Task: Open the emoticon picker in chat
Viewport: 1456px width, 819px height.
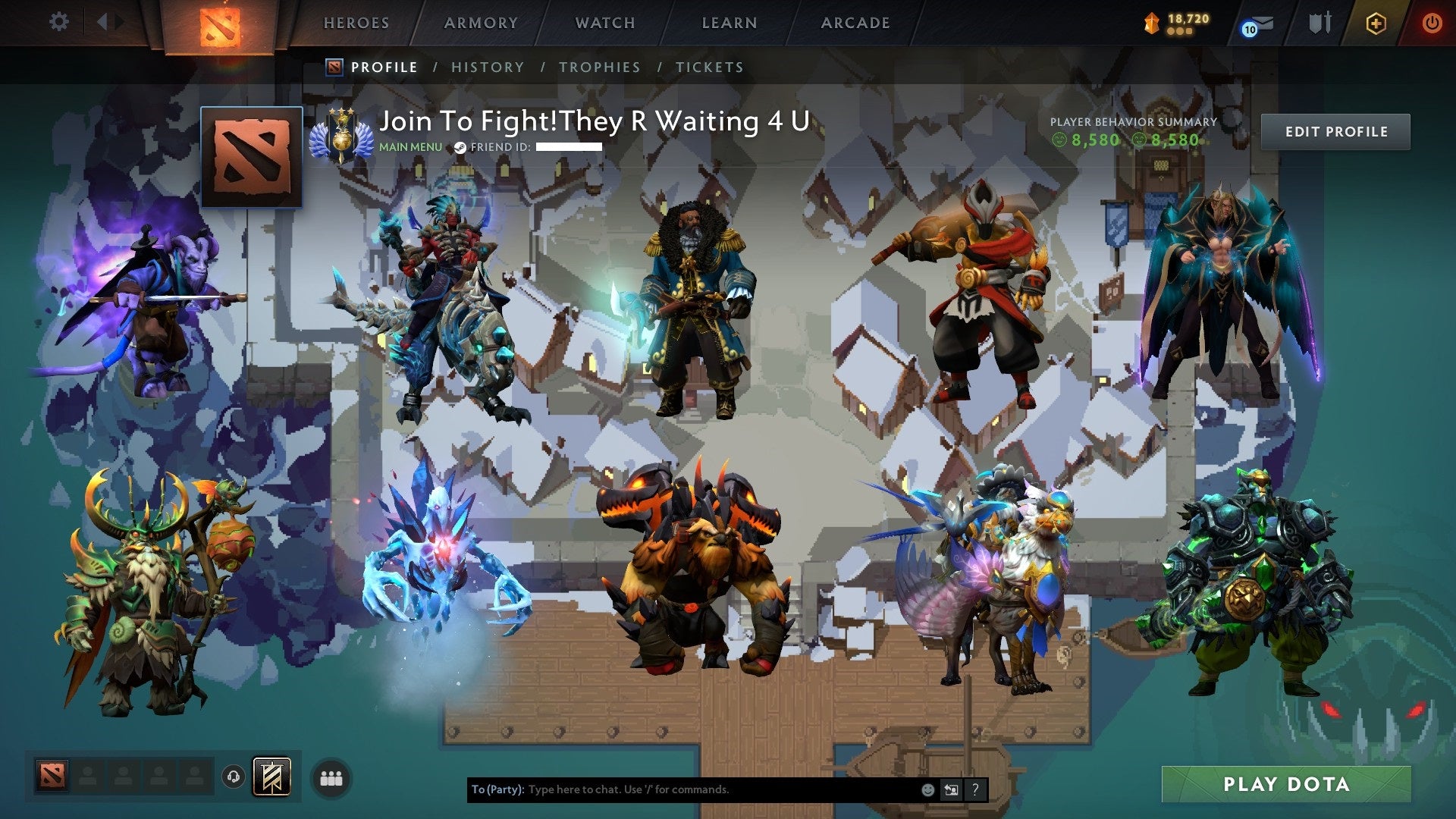Action: [x=928, y=789]
